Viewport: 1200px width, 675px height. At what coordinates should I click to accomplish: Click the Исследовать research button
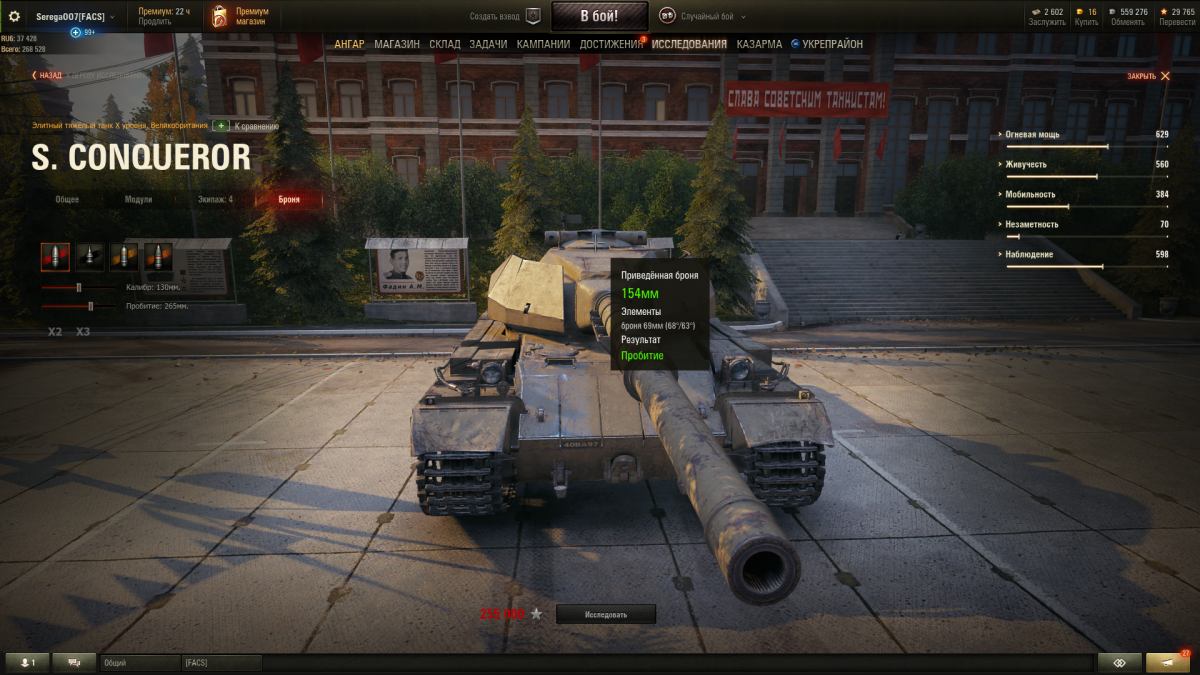606,614
